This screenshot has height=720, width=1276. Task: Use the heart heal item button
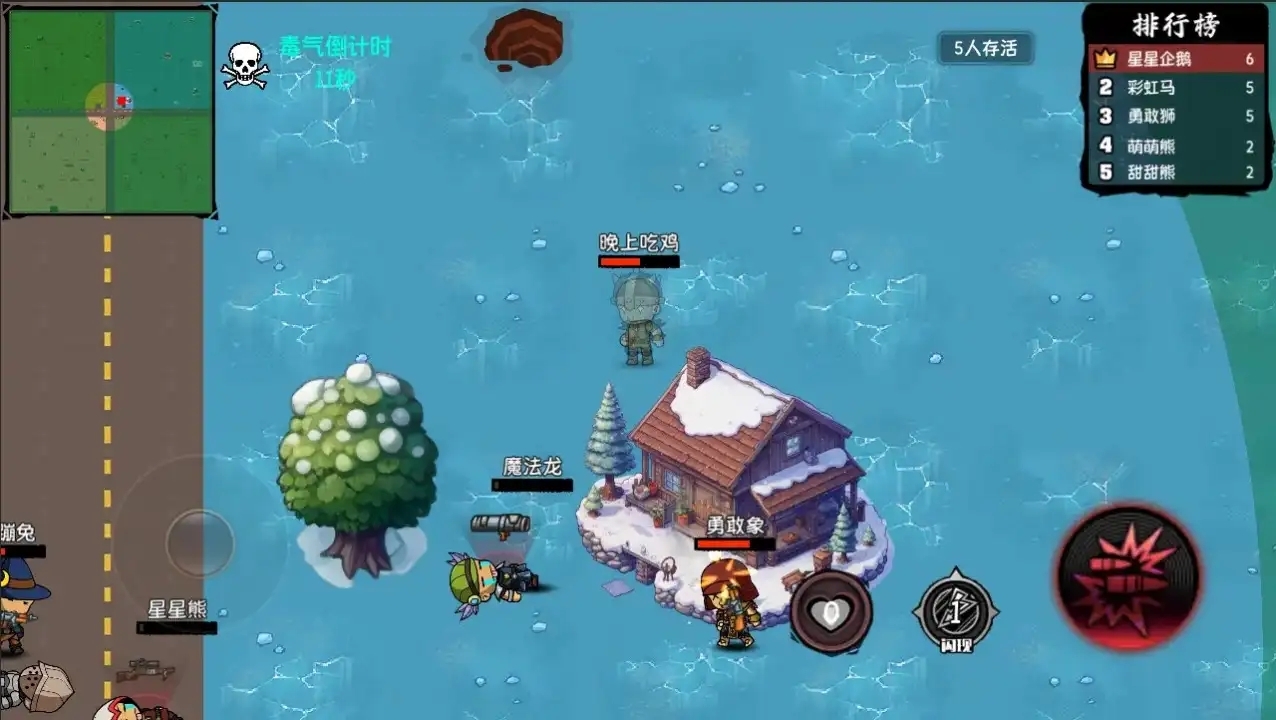coord(830,612)
